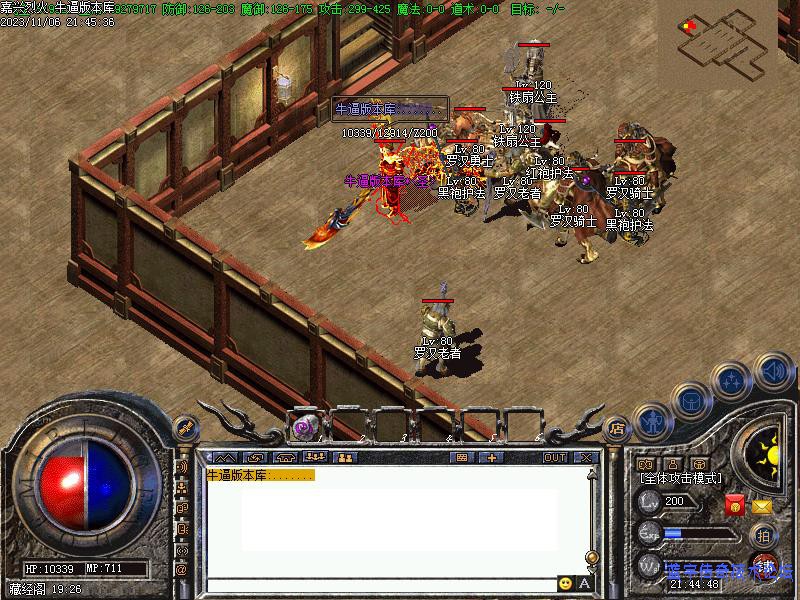Open the auction house 拍 button
800x600 pixels.
(x=763, y=535)
